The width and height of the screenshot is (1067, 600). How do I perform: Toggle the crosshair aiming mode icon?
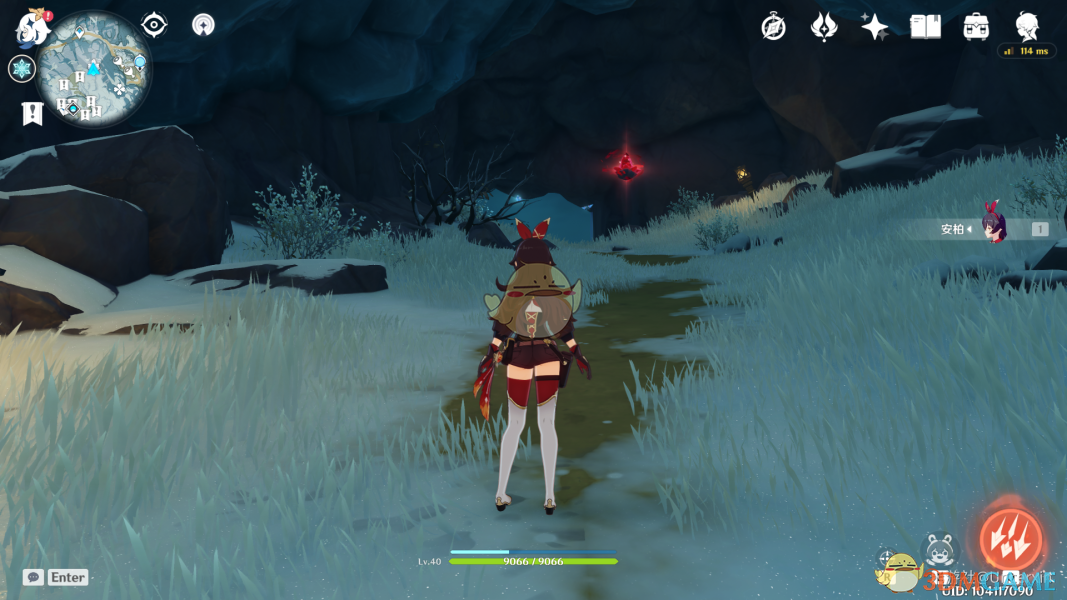pyautogui.click(x=886, y=559)
